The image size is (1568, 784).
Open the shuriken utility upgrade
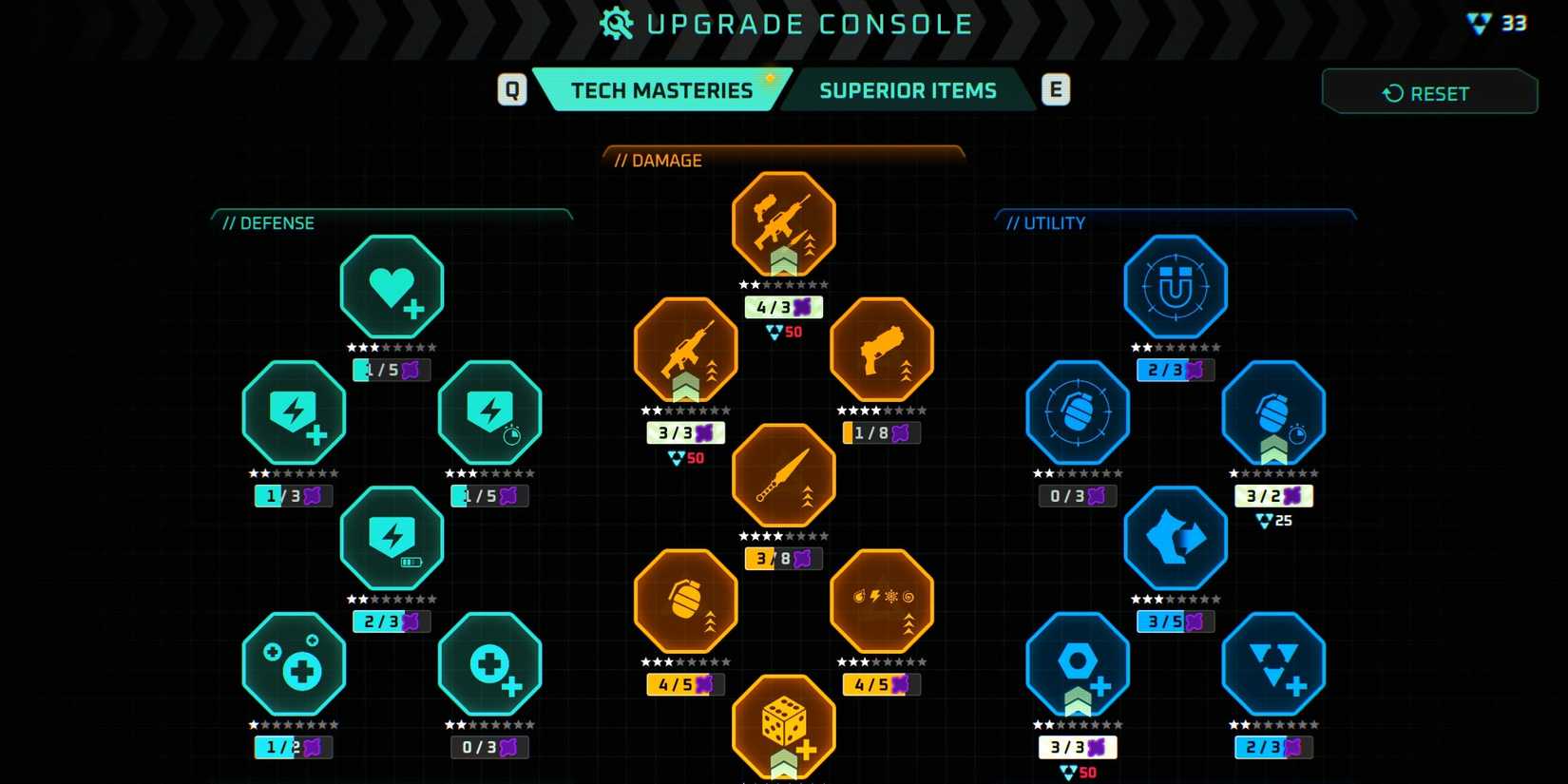1176,537
